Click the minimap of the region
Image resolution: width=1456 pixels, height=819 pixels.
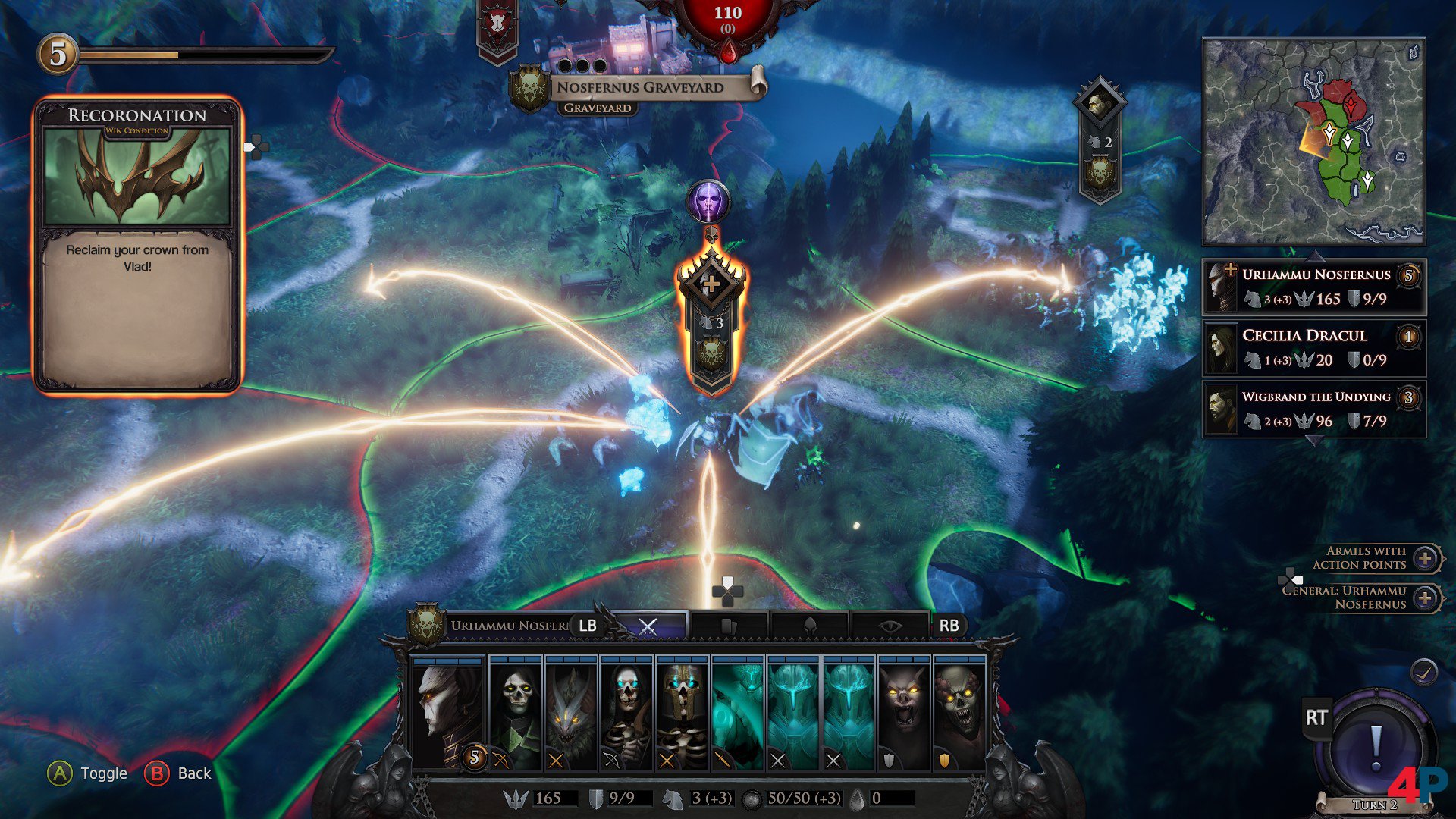1313,142
